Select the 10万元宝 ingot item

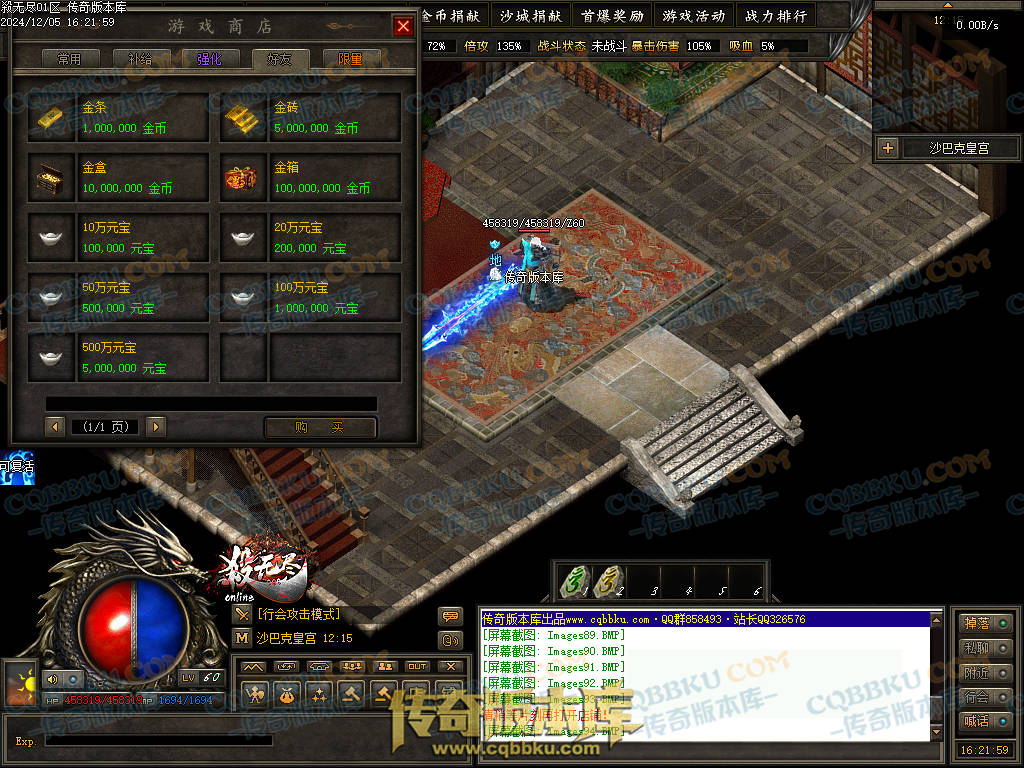pyautogui.click(x=119, y=238)
